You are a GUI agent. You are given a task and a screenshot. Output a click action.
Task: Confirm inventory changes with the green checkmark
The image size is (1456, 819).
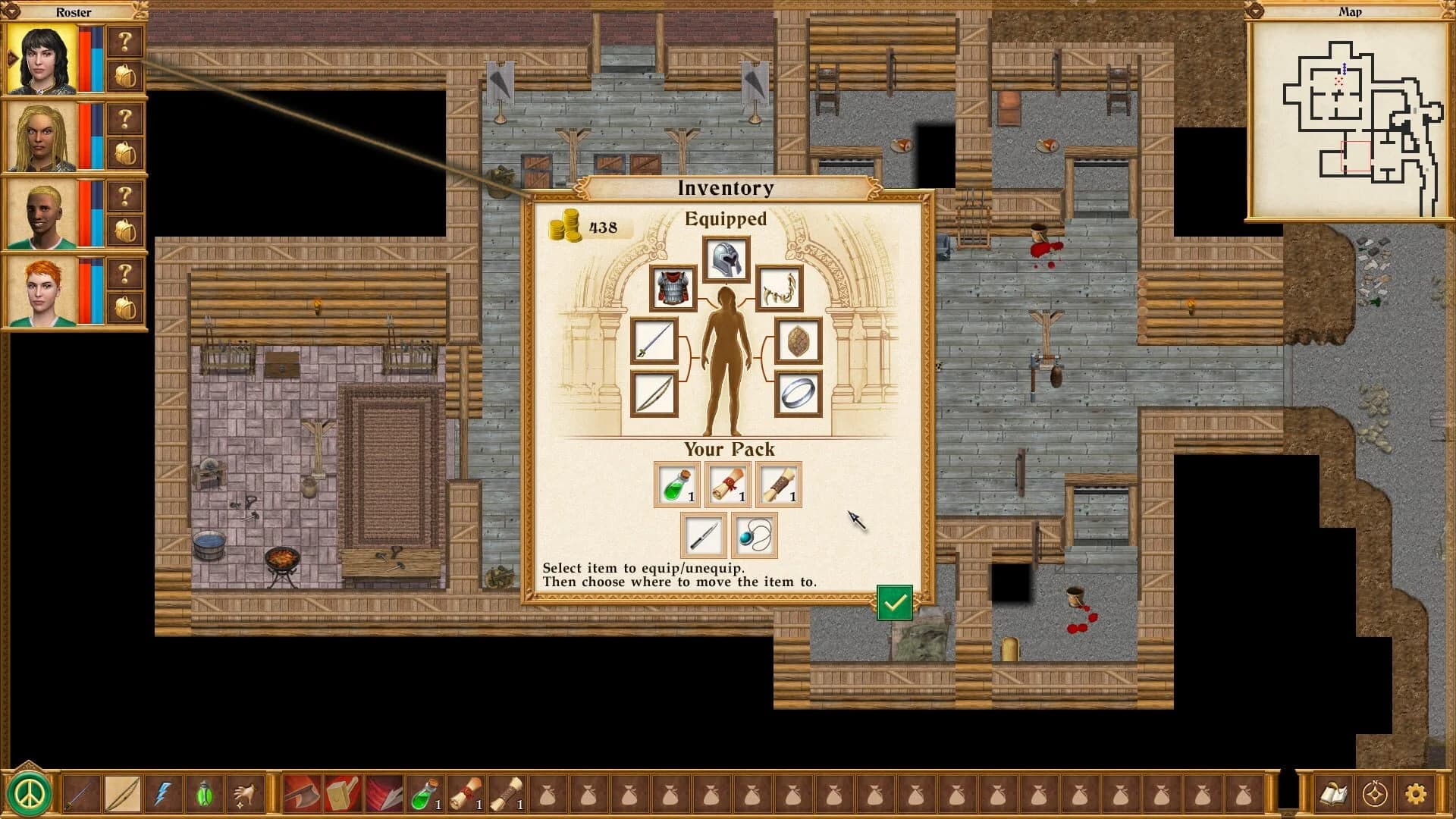pyautogui.click(x=896, y=604)
